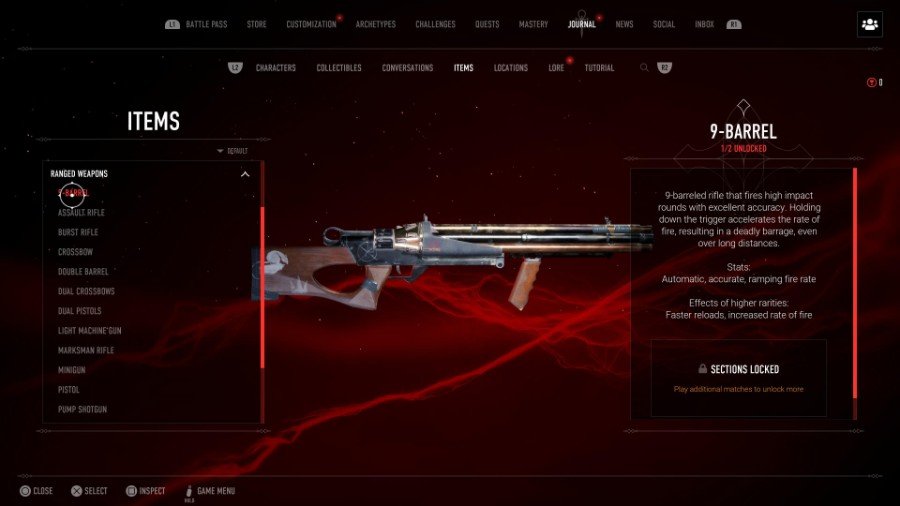Switch to the Inbox tab
Screen dimensions: 900x506
(x=704, y=24)
